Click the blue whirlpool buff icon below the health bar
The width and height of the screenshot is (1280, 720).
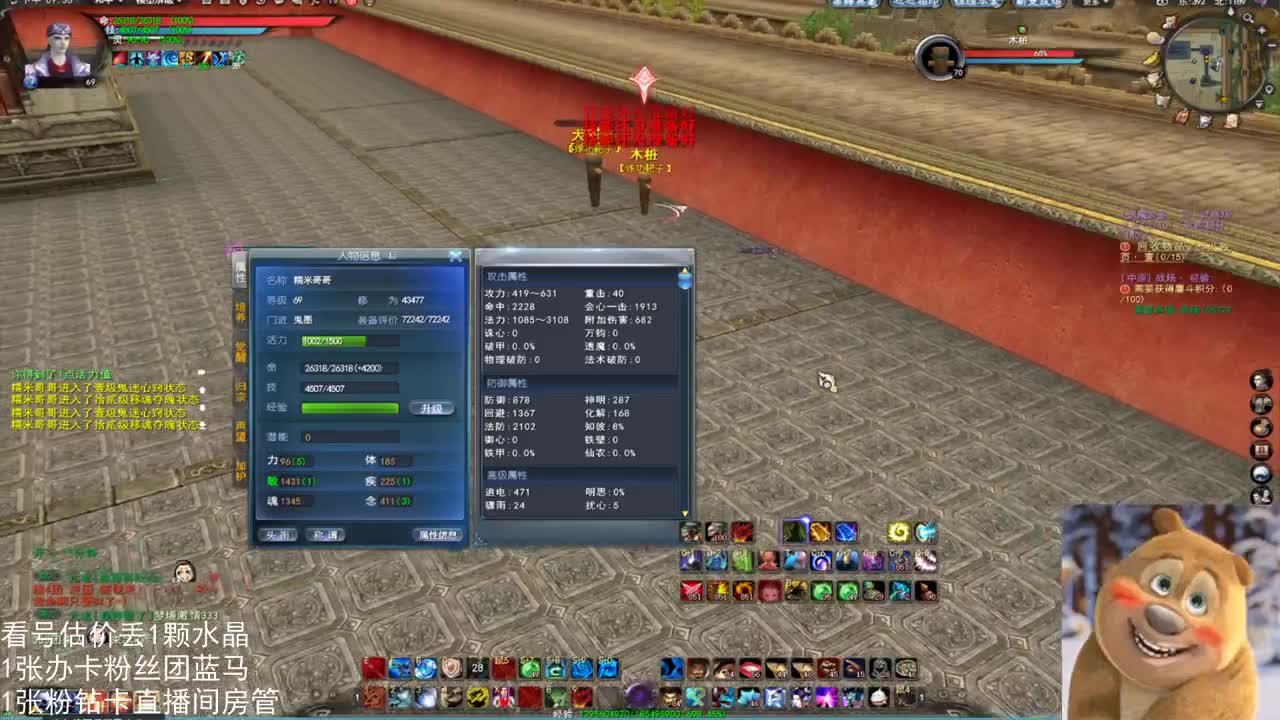coord(169,57)
